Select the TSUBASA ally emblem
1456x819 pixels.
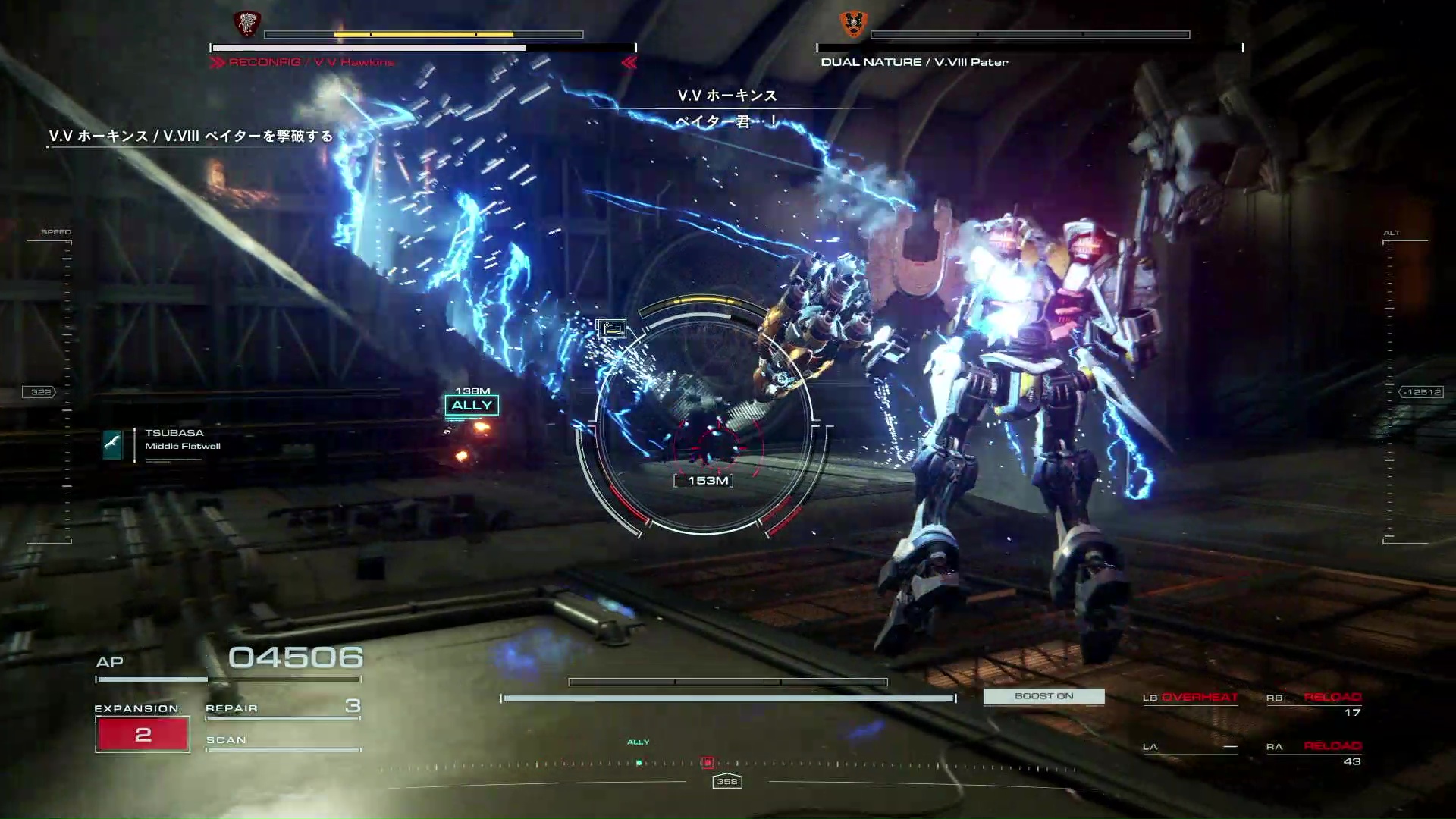(x=112, y=444)
